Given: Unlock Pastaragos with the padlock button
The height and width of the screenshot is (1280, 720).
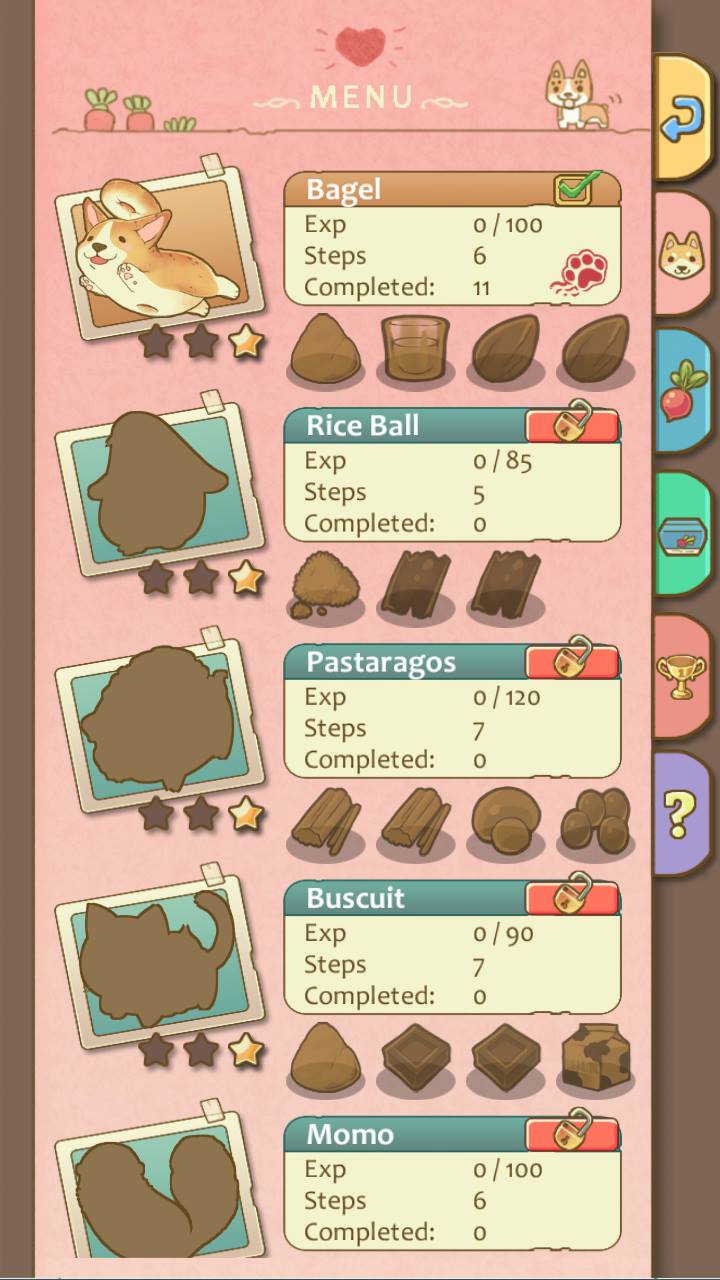Looking at the screenshot, I should pyautogui.click(x=573, y=660).
